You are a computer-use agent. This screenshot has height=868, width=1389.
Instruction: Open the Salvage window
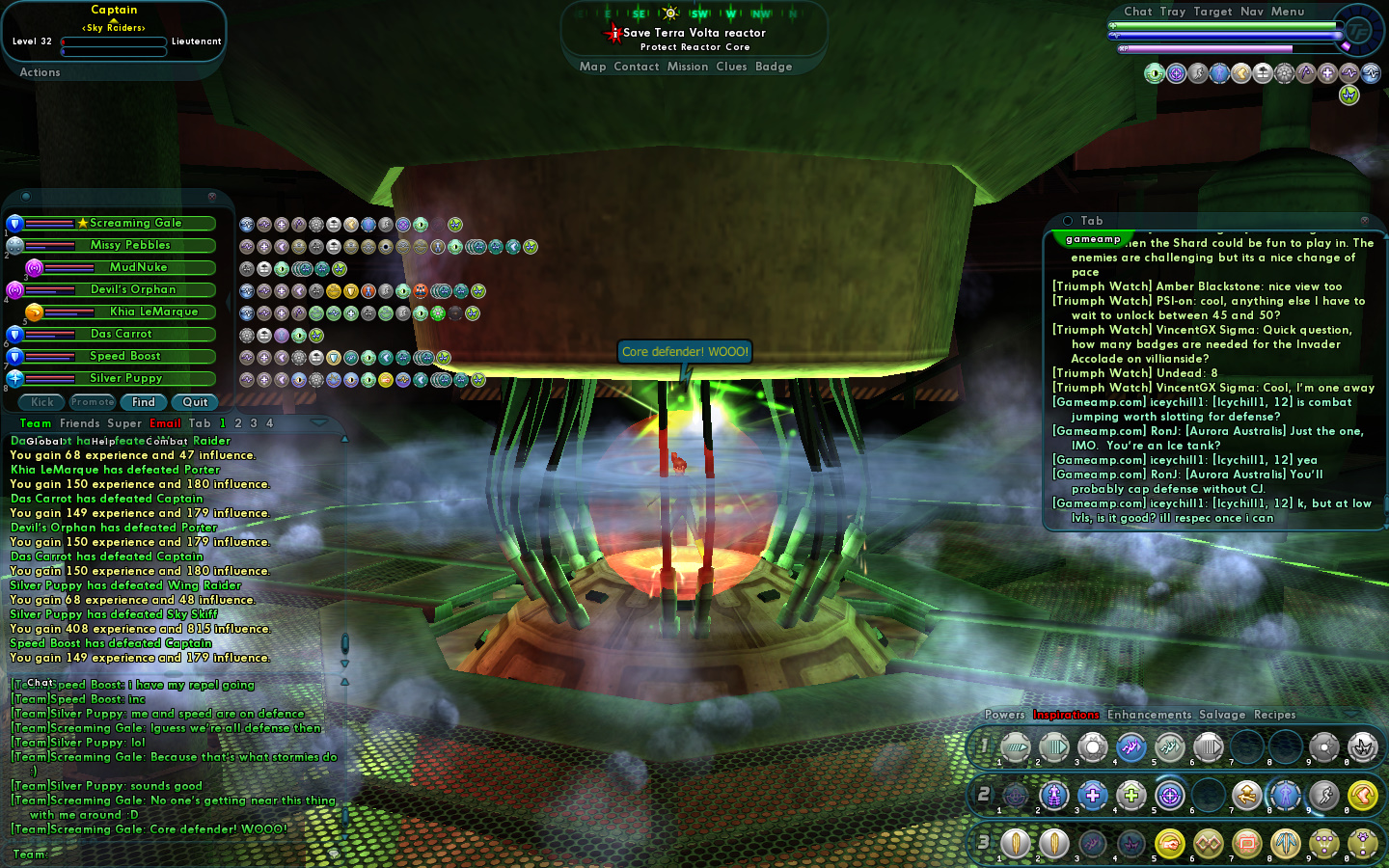(1222, 715)
